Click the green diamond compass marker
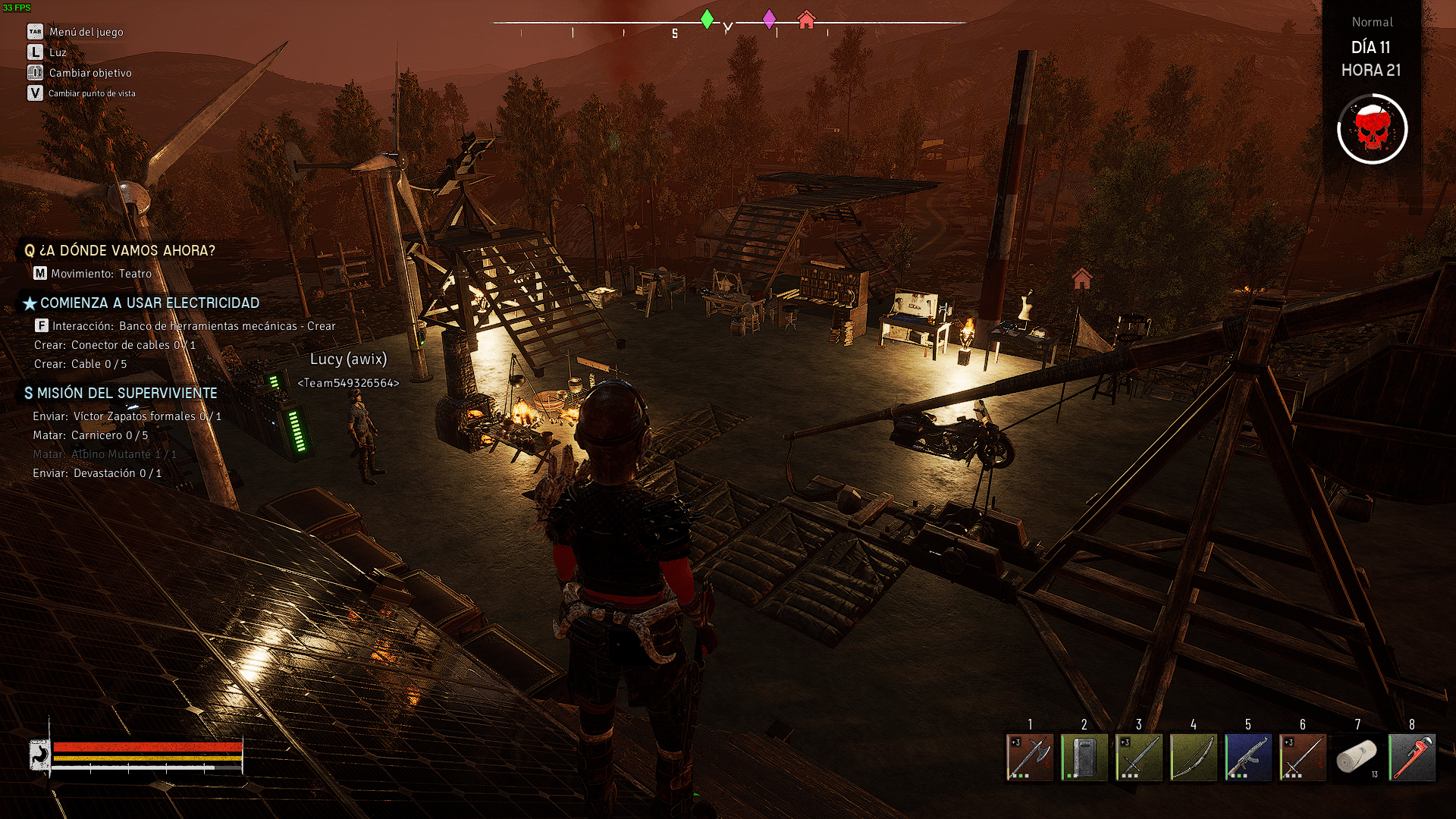1456x819 pixels. [707, 19]
